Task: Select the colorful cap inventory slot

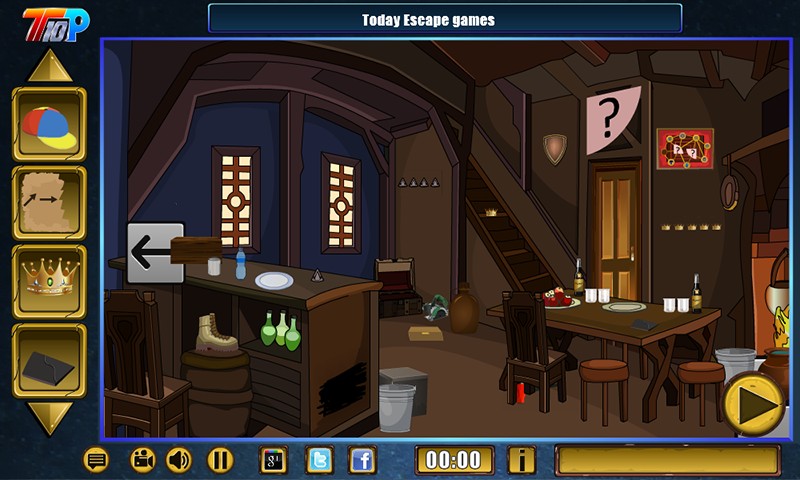Action: (x=49, y=124)
